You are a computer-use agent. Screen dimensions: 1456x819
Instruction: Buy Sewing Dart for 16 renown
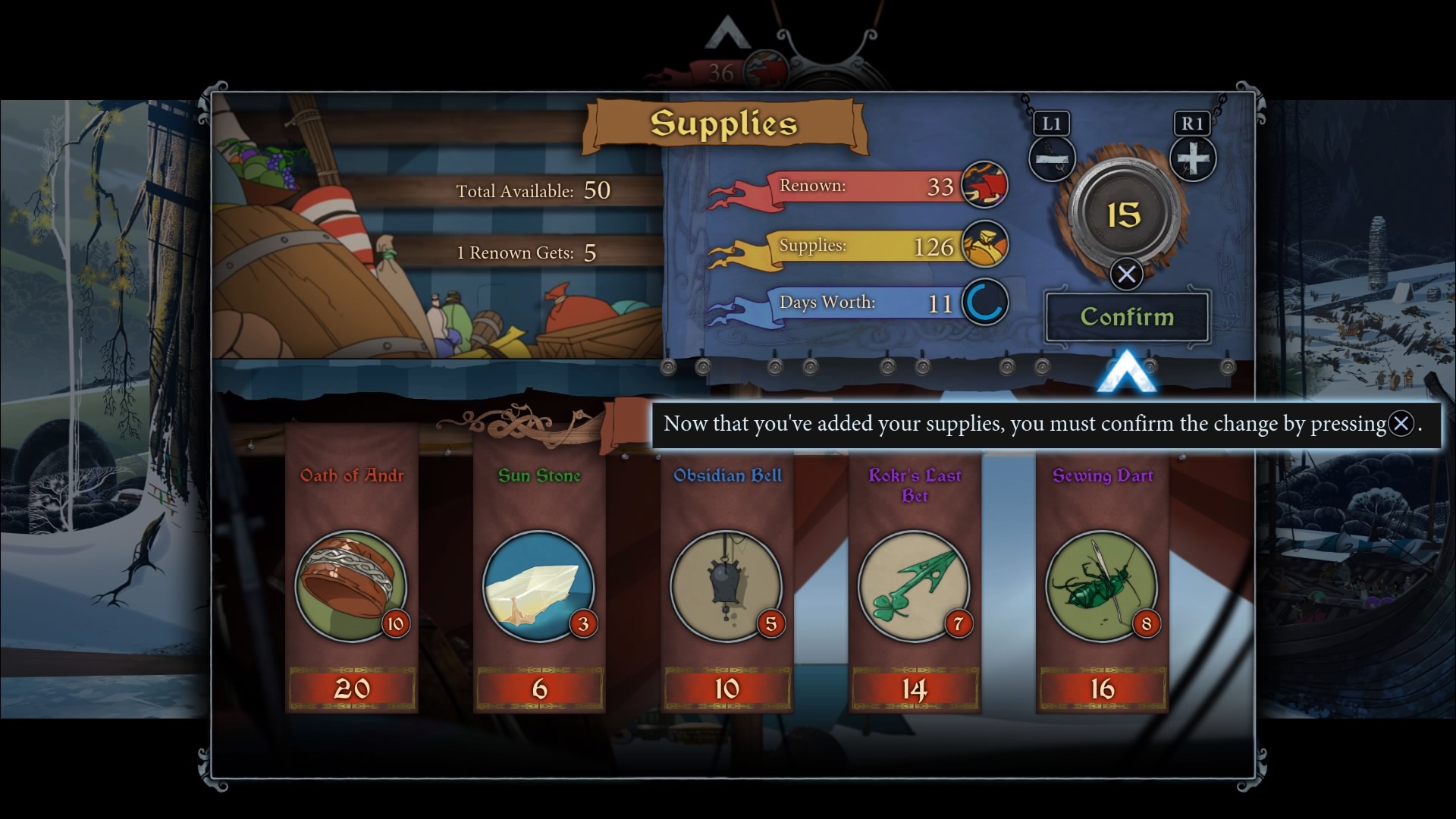click(x=1103, y=689)
